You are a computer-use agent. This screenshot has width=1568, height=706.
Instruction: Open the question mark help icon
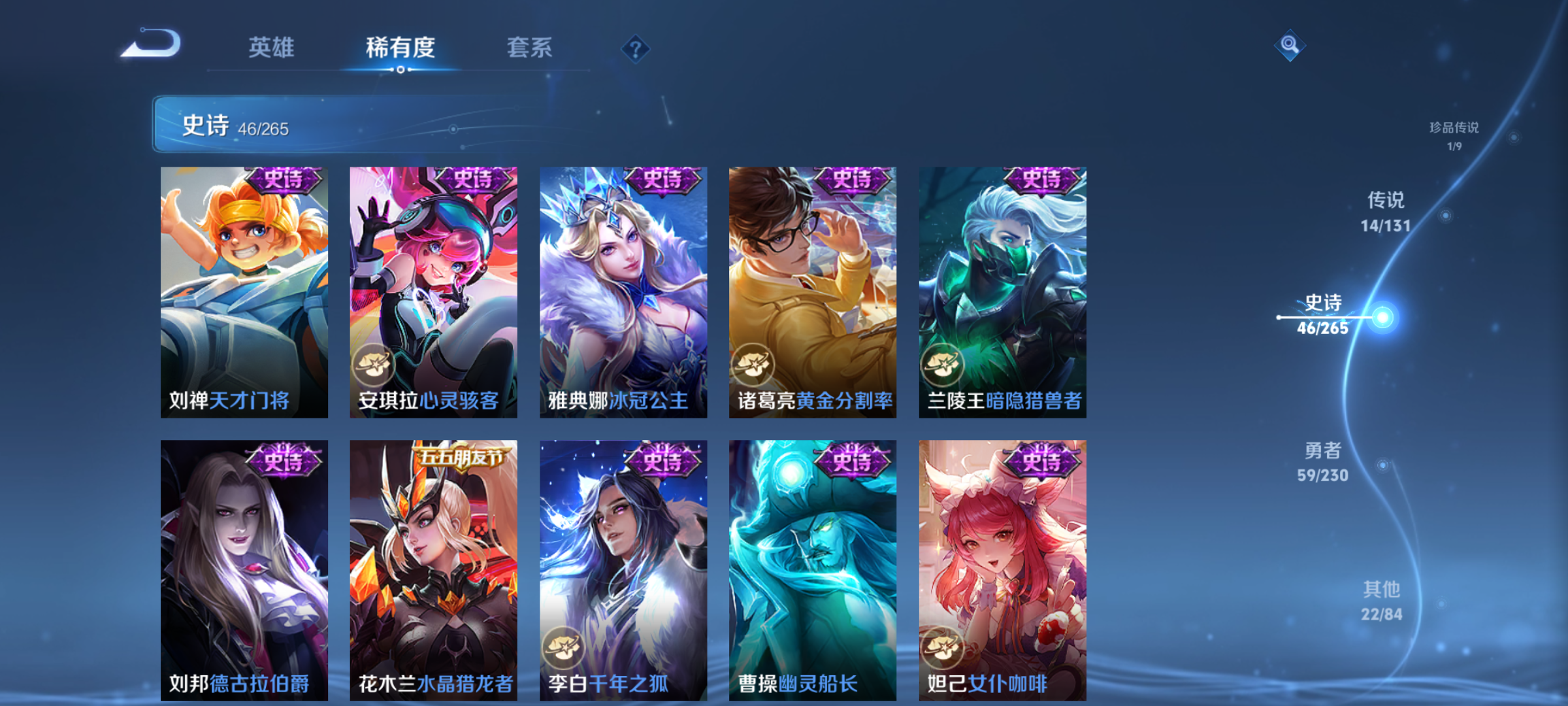[x=635, y=49]
